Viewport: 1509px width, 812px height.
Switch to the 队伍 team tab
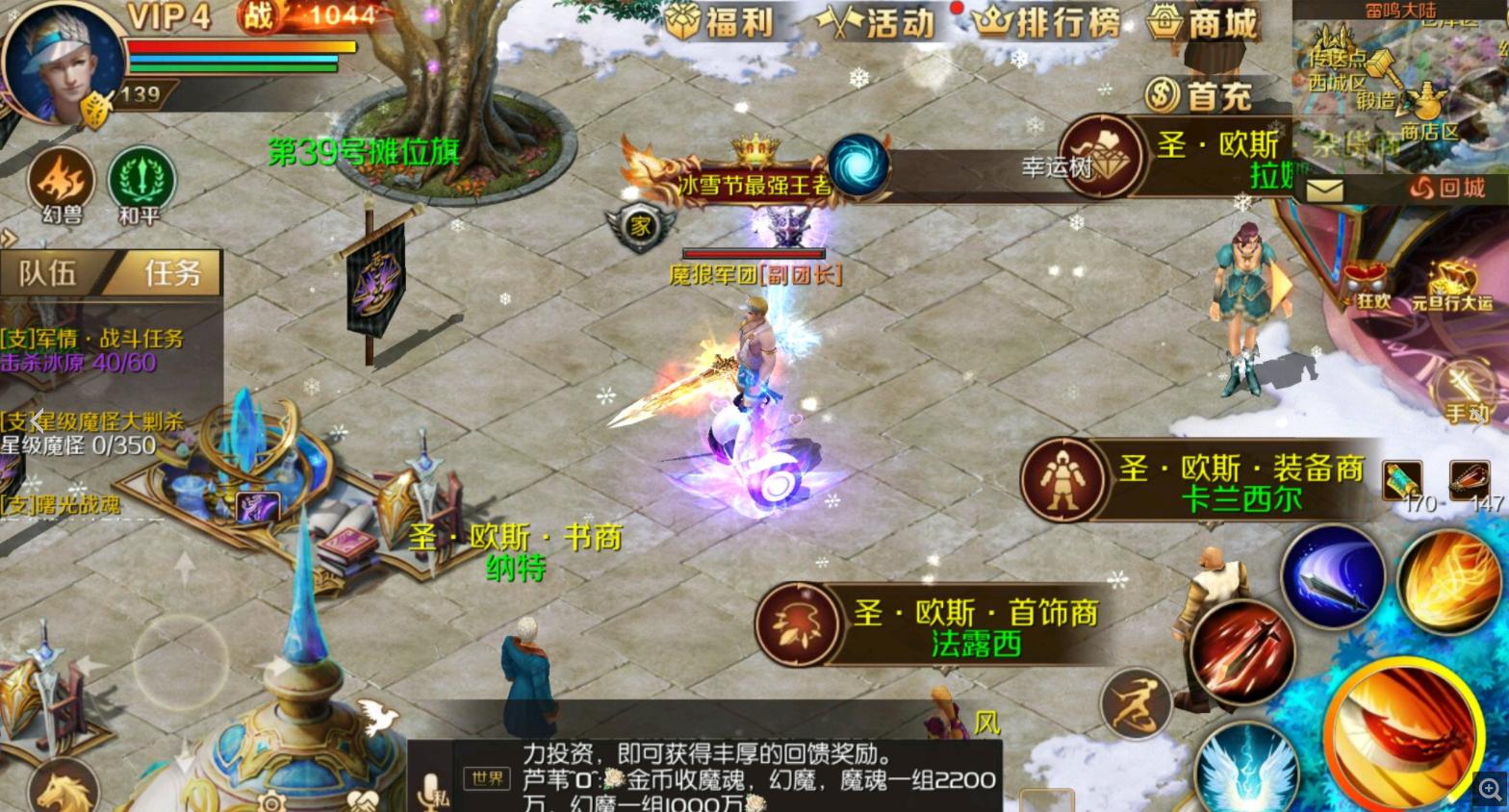tap(48, 274)
